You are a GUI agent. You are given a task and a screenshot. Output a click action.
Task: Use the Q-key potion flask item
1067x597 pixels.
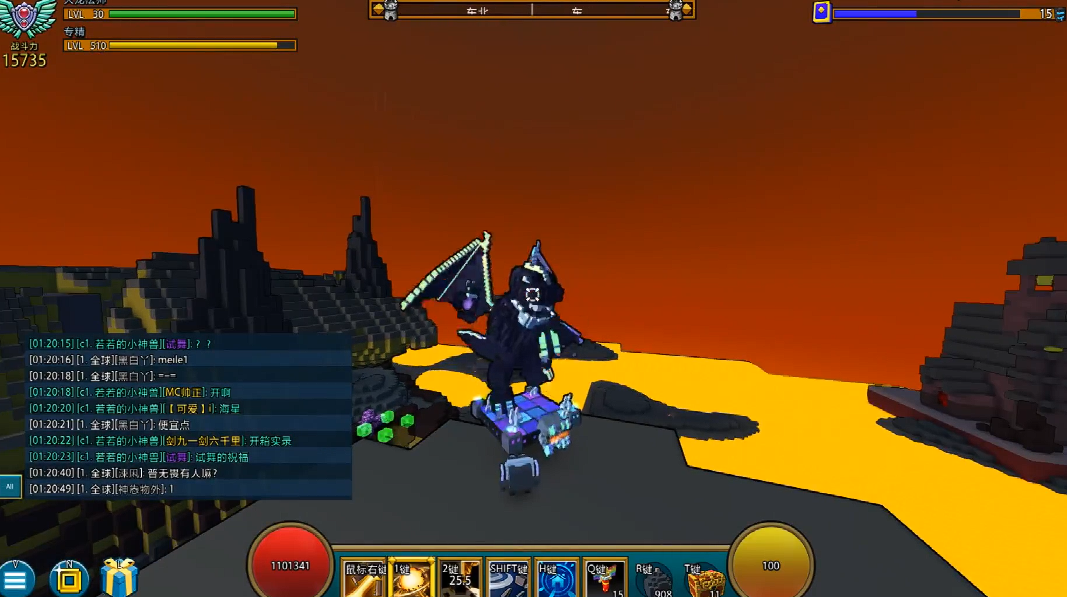605,579
